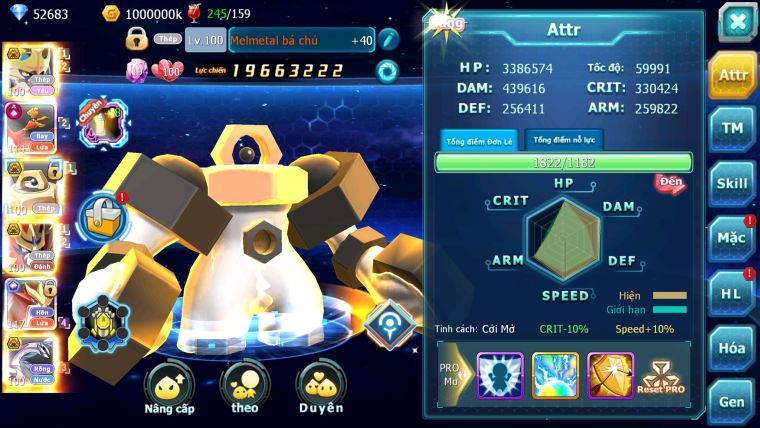Viewport: 760px width, 428px height.
Task: Click the Reset PRO button
Action: coord(660,378)
